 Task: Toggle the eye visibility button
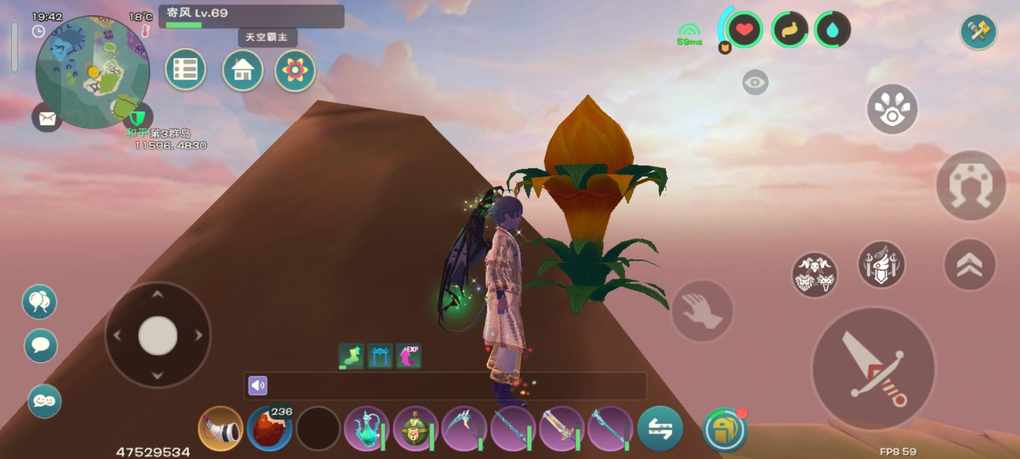point(755,83)
